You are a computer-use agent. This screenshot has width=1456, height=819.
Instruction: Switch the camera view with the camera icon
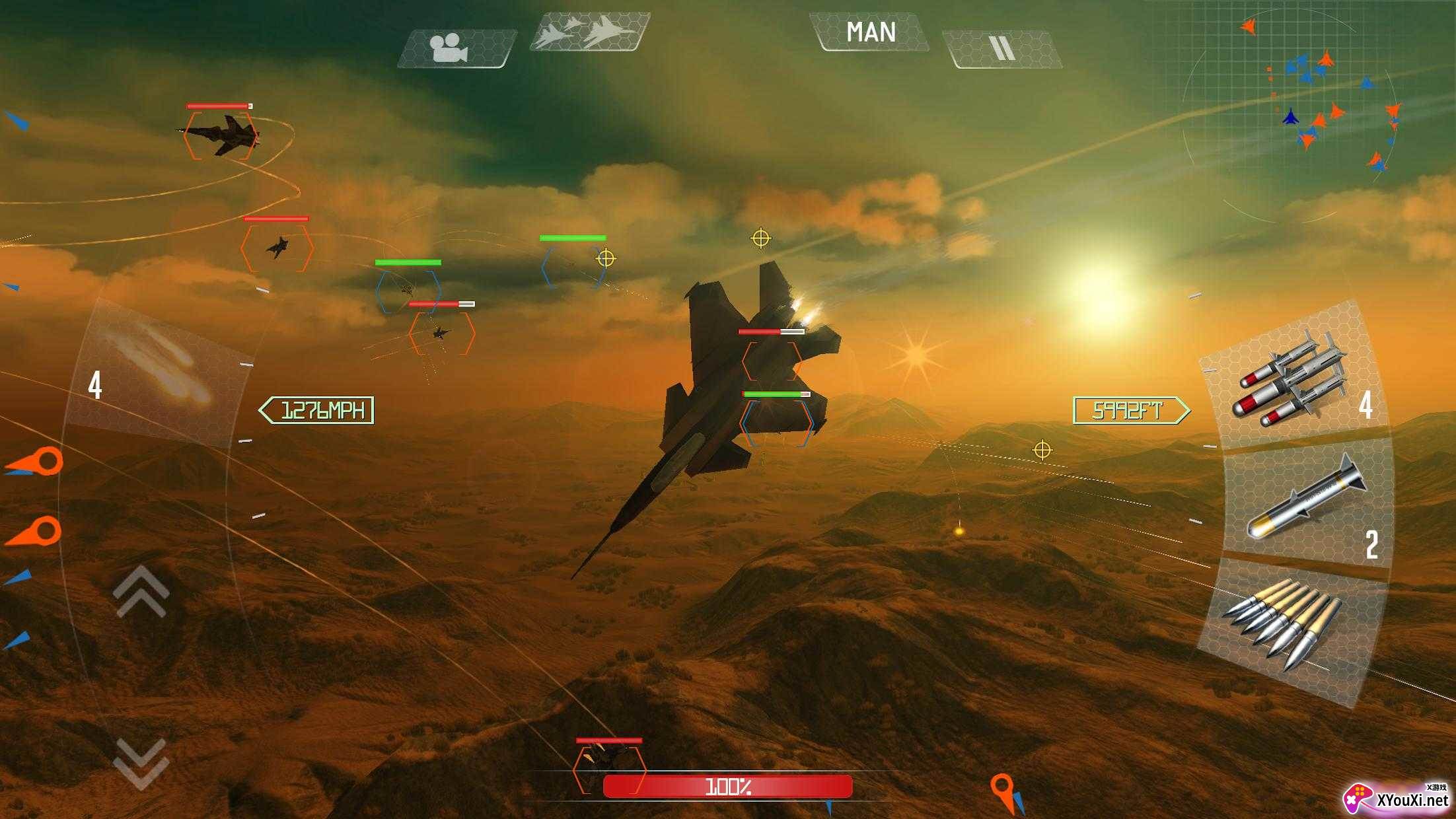coord(455,48)
